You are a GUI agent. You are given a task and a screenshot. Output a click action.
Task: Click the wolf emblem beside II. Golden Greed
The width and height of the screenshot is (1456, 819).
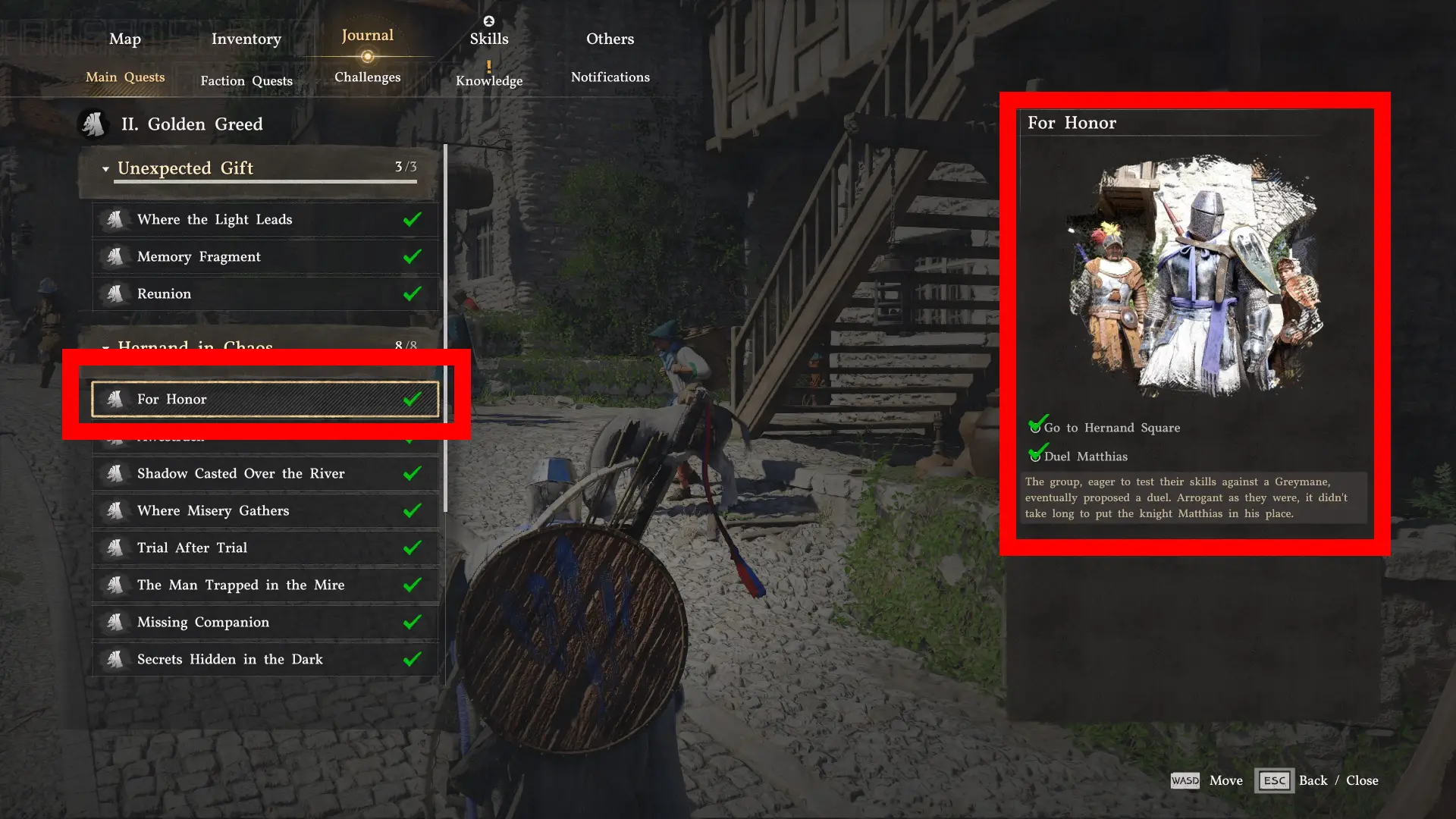coord(93,124)
